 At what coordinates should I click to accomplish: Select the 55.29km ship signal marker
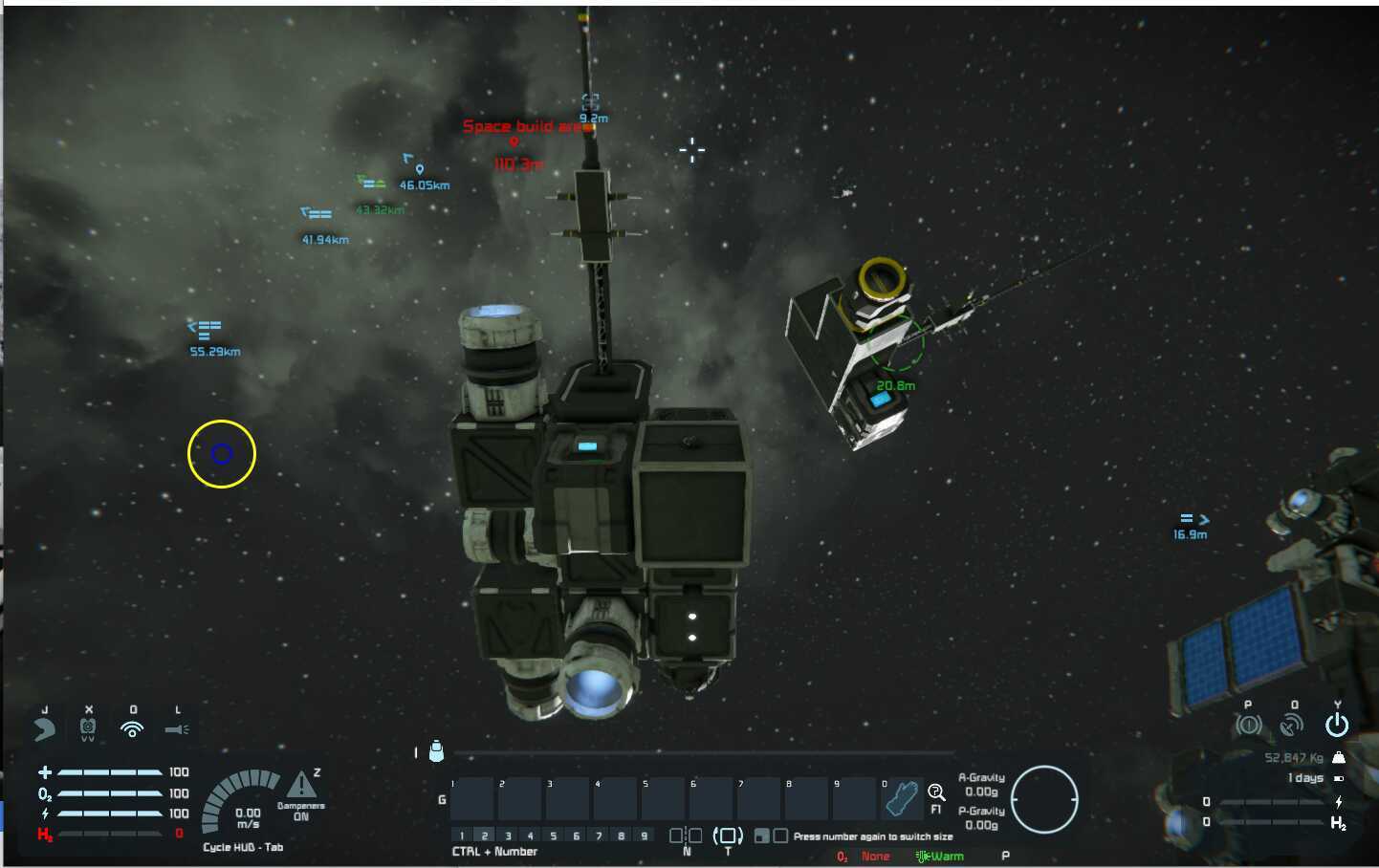[206, 331]
